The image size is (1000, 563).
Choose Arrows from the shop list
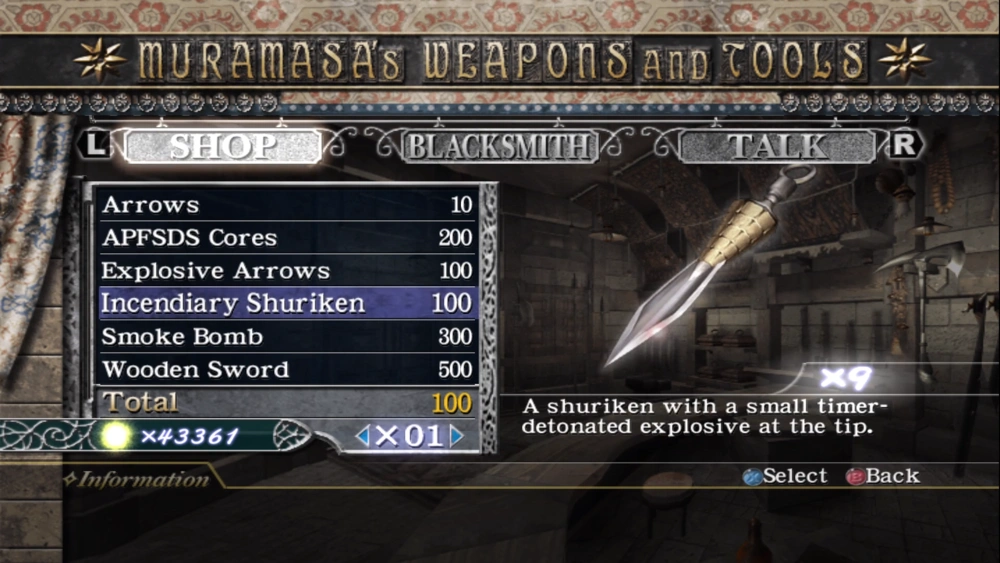click(287, 205)
